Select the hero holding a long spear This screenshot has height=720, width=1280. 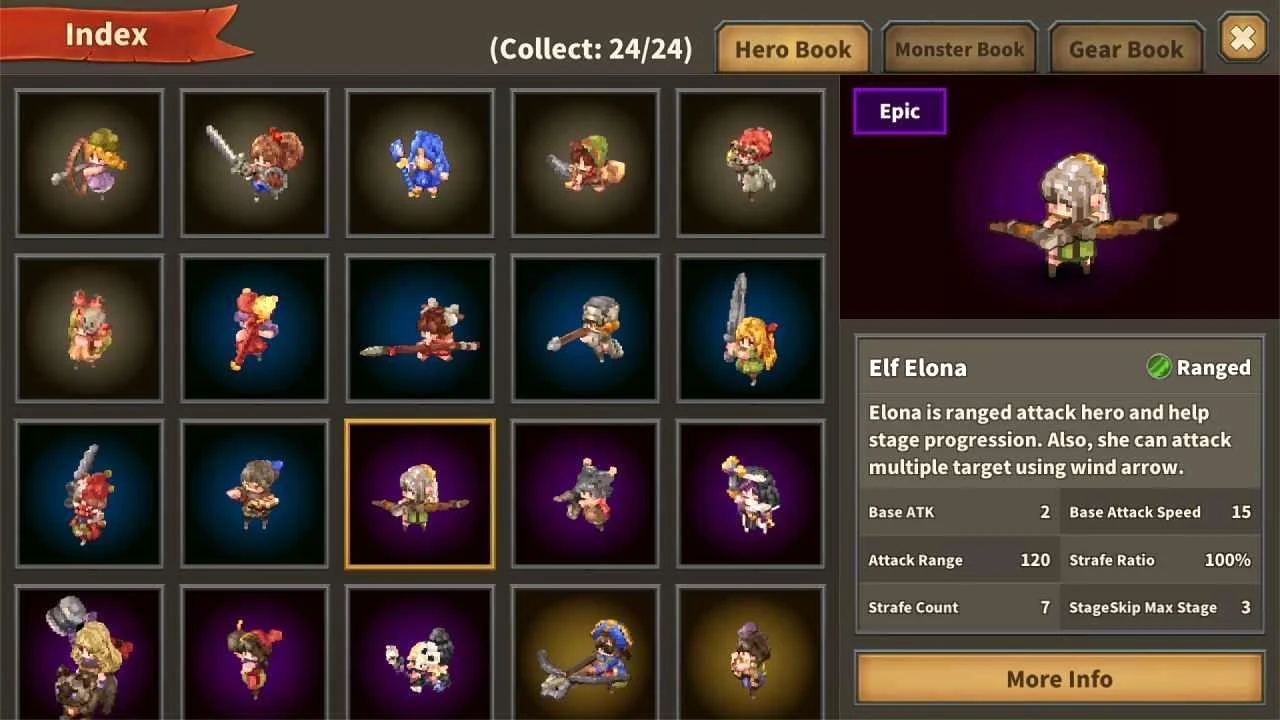pyautogui.click(x=420, y=328)
